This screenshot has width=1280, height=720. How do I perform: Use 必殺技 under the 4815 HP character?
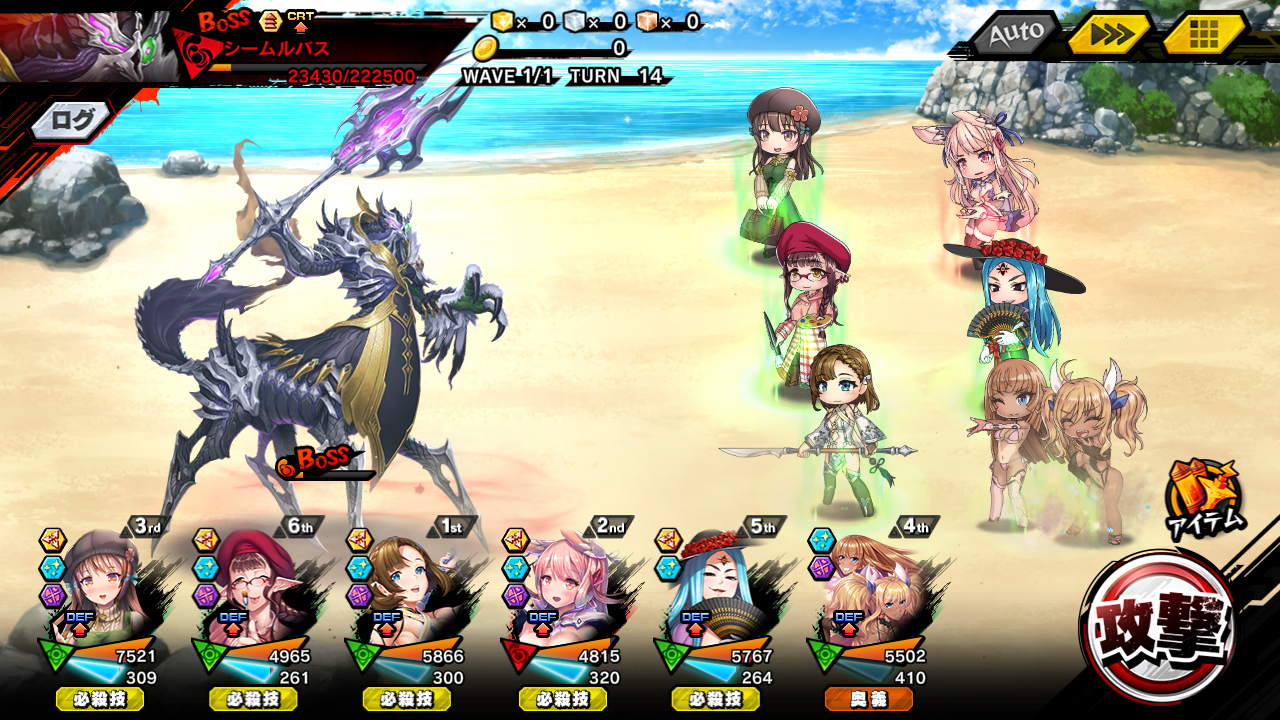tap(562, 699)
